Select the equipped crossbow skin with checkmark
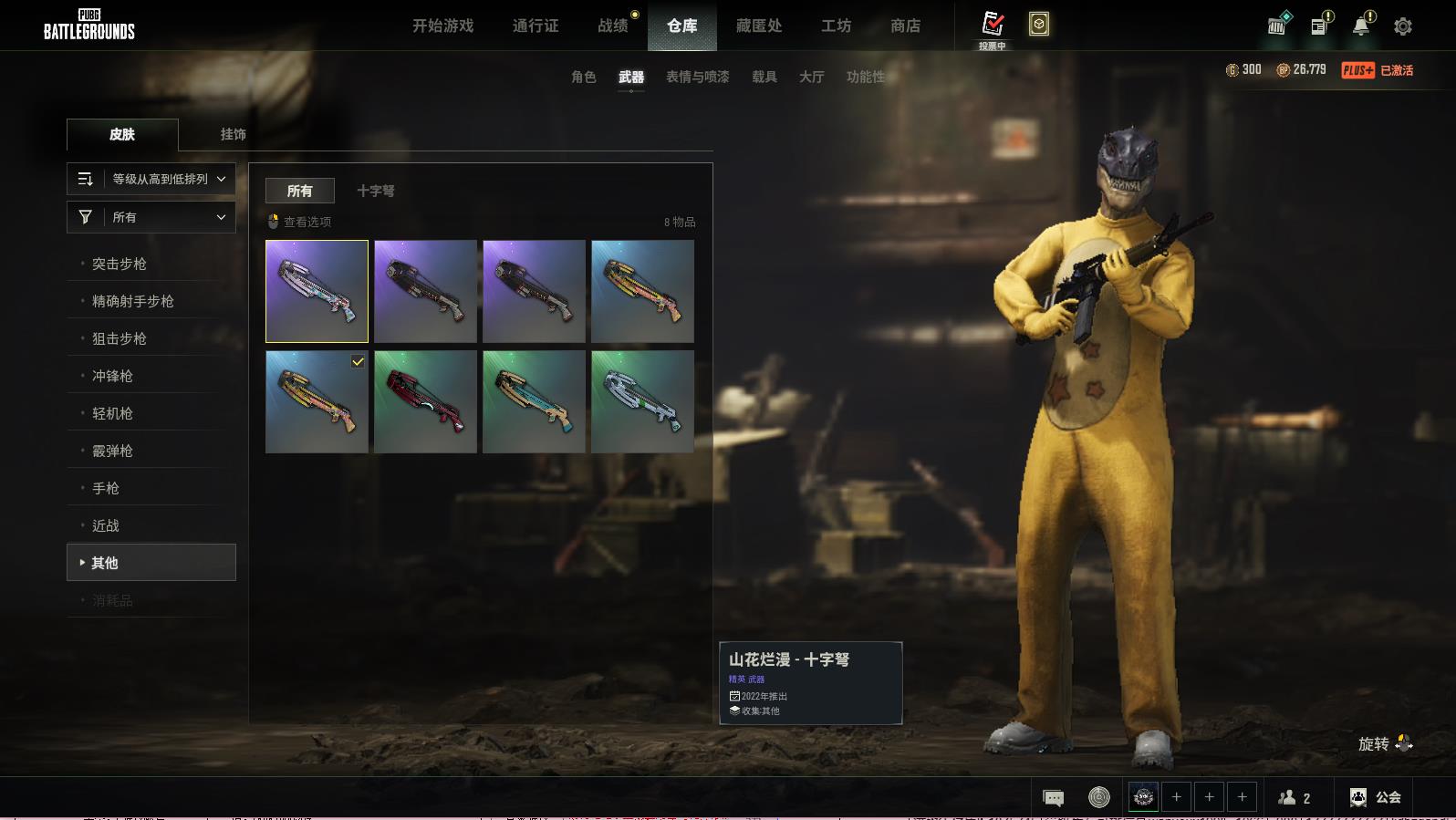Screen dimensions: 1456x820 click(317, 402)
